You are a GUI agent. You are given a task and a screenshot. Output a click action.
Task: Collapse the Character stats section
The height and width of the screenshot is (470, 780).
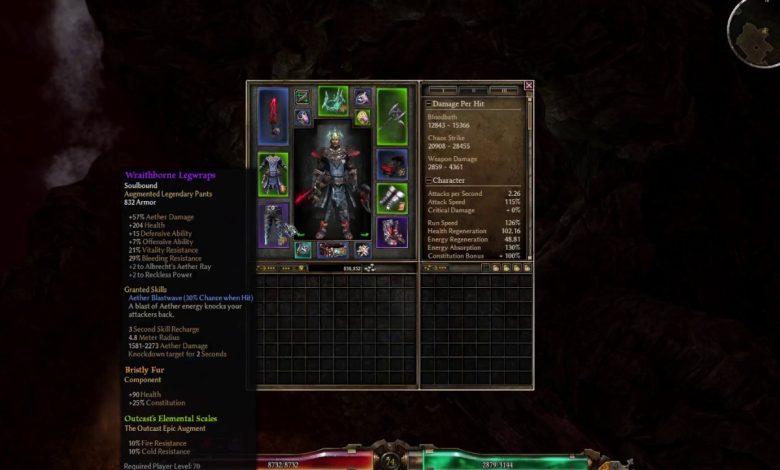(429, 181)
